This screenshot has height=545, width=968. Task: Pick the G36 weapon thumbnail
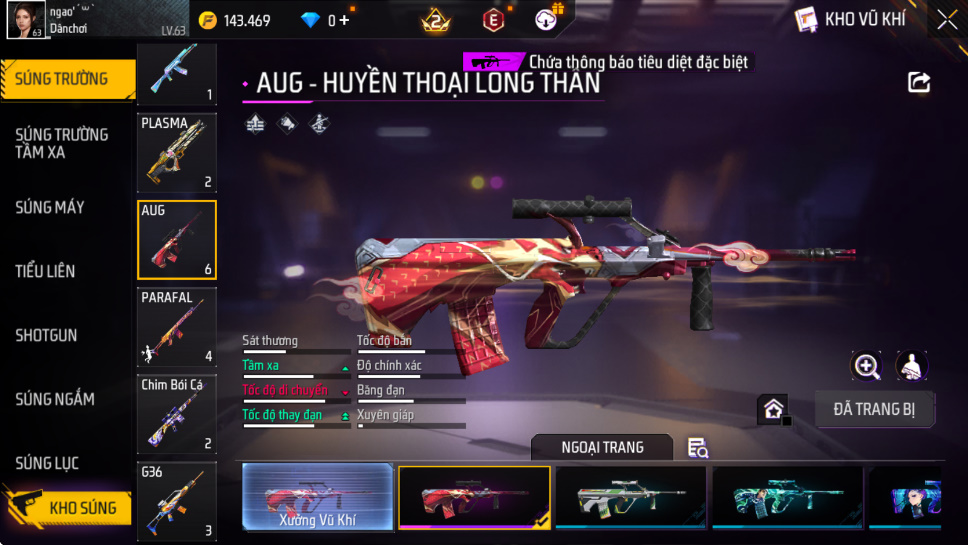[x=177, y=500]
